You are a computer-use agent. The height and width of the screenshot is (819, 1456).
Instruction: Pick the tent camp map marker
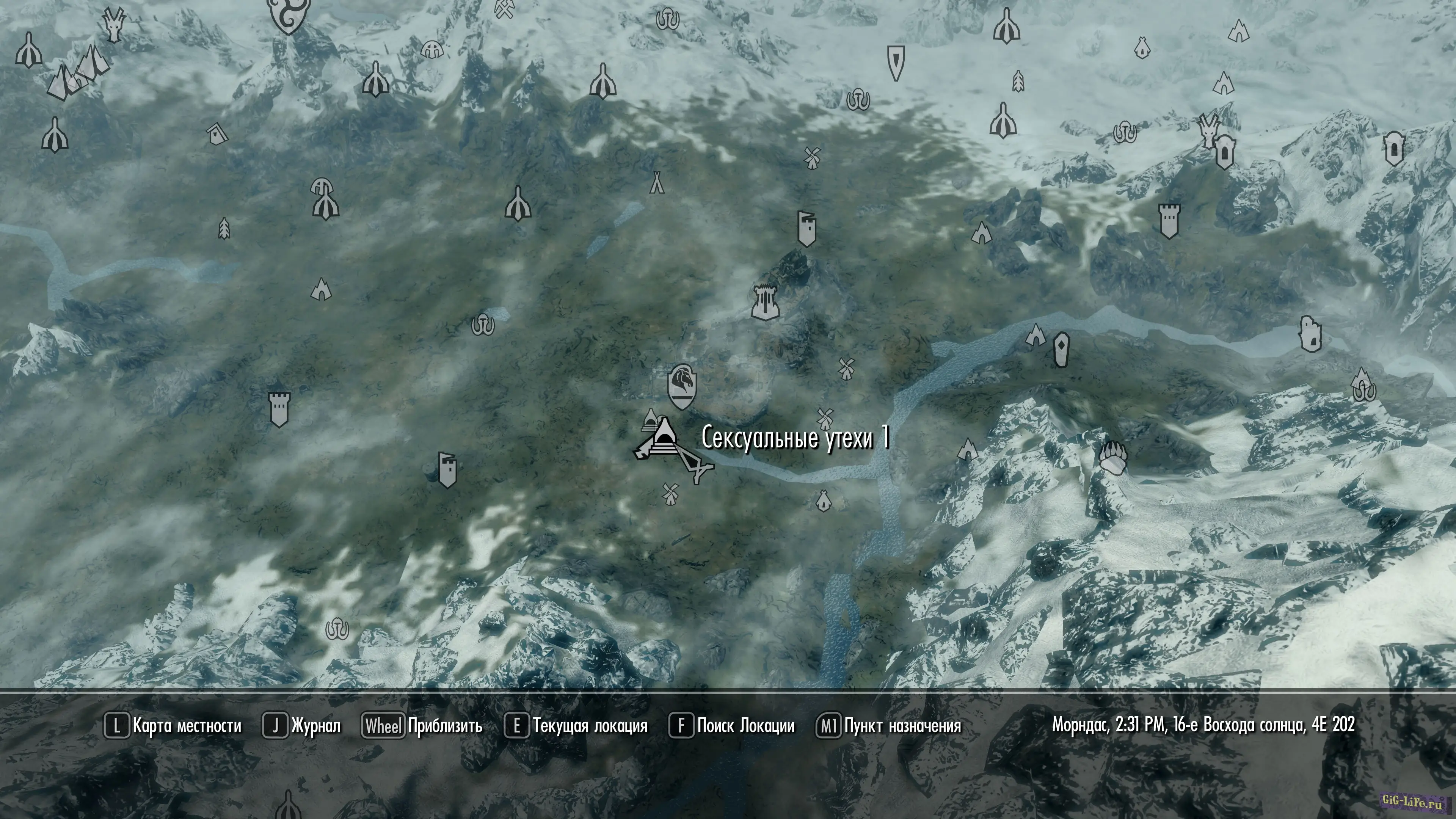pyautogui.click(x=656, y=182)
